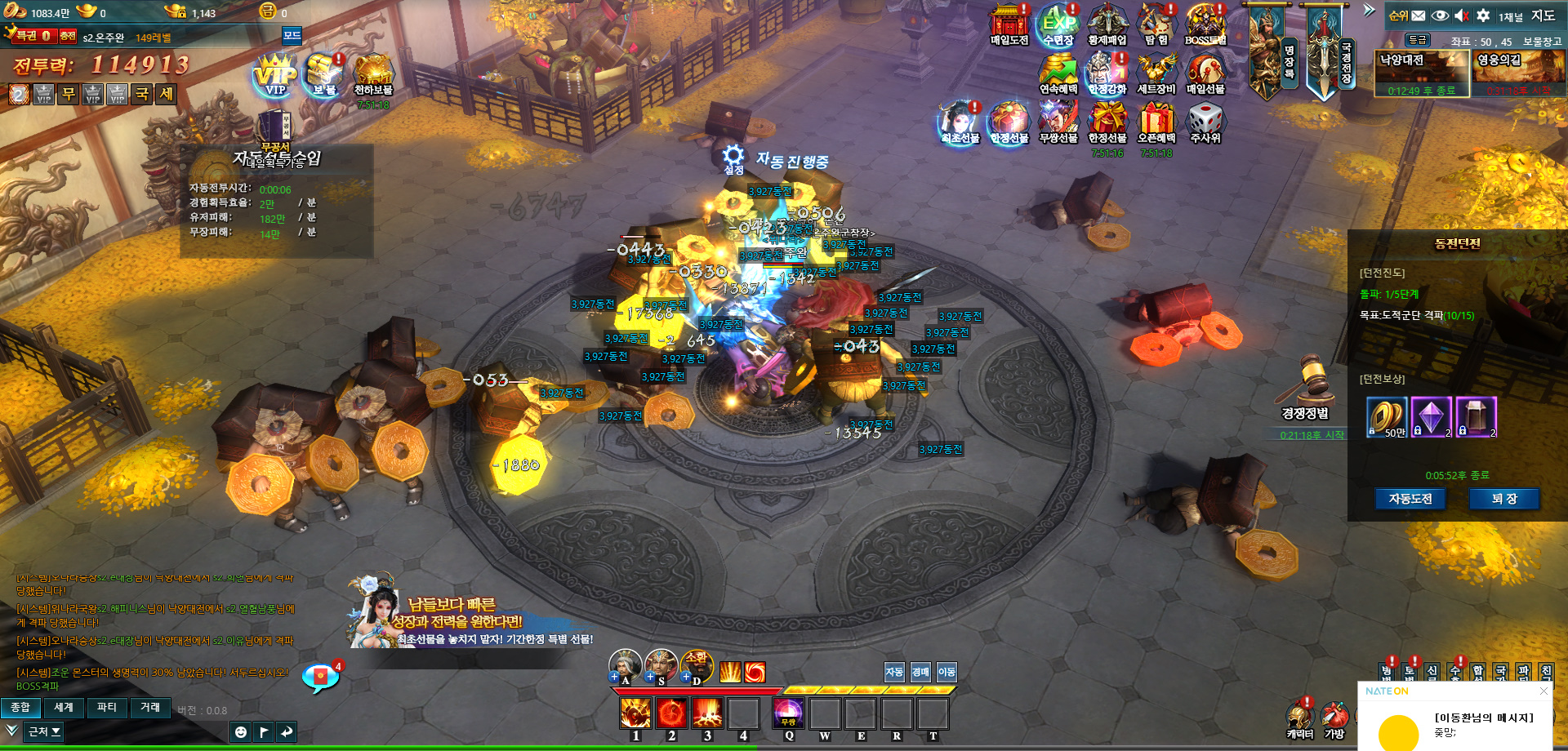Viewport: 1568px width, 751px height.
Task: Switch to the 거래 trade chat tab
Action: [150, 708]
